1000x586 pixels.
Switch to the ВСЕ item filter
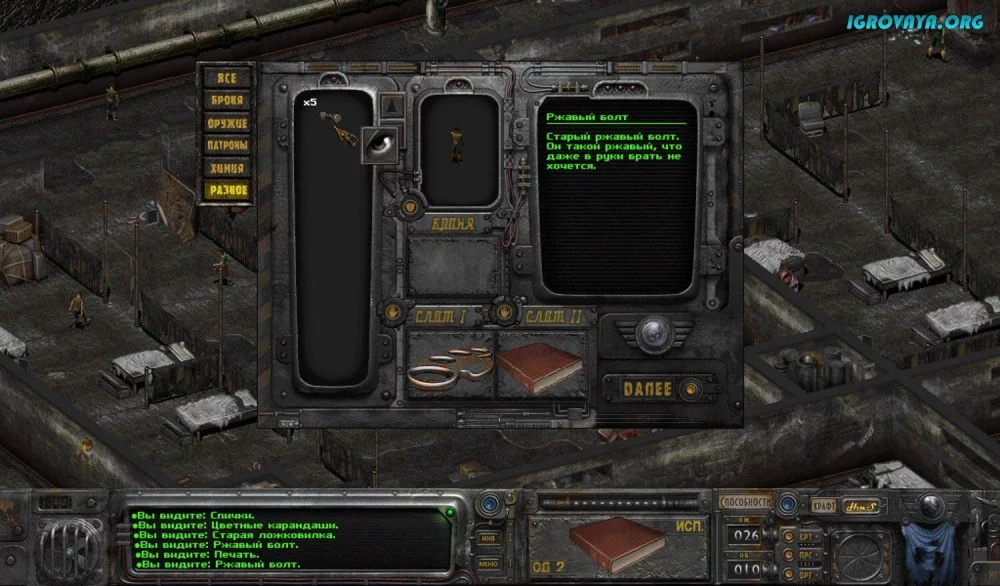(x=226, y=78)
